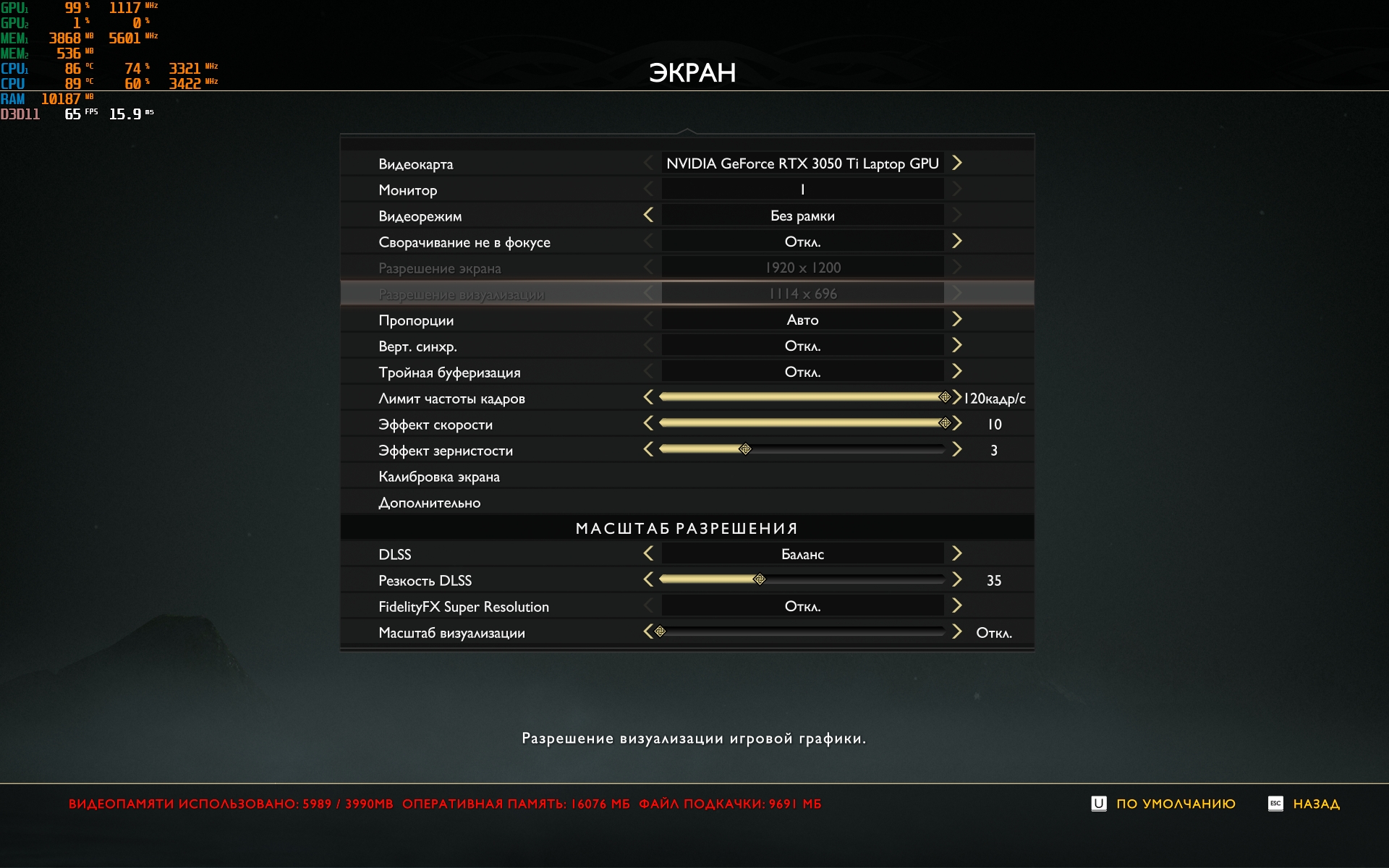Select next DLSS mode with right arrow
This screenshot has height=868, width=1389.
(x=957, y=554)
